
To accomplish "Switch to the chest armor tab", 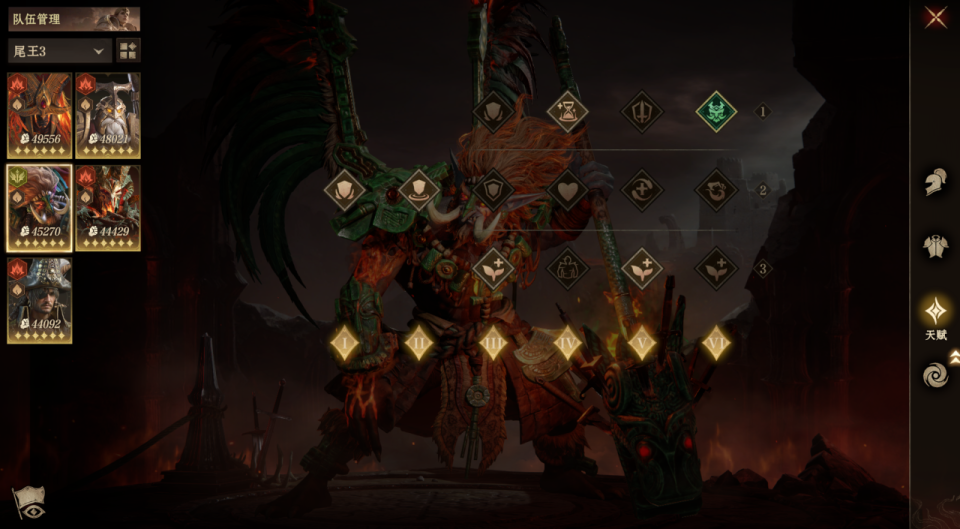I will coord(935,246).
